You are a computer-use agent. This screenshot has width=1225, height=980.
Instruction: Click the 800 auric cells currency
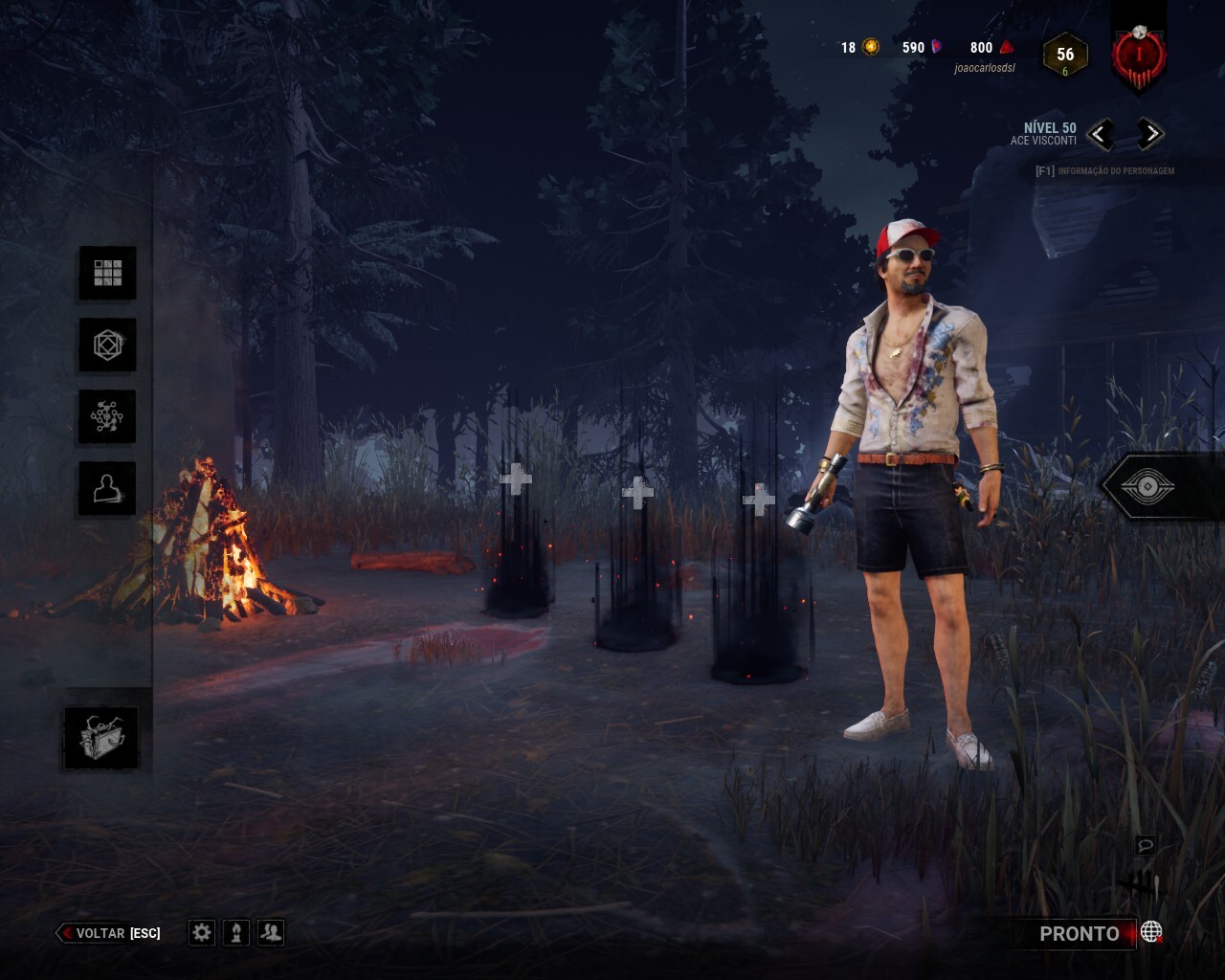[x=991, y=47]
